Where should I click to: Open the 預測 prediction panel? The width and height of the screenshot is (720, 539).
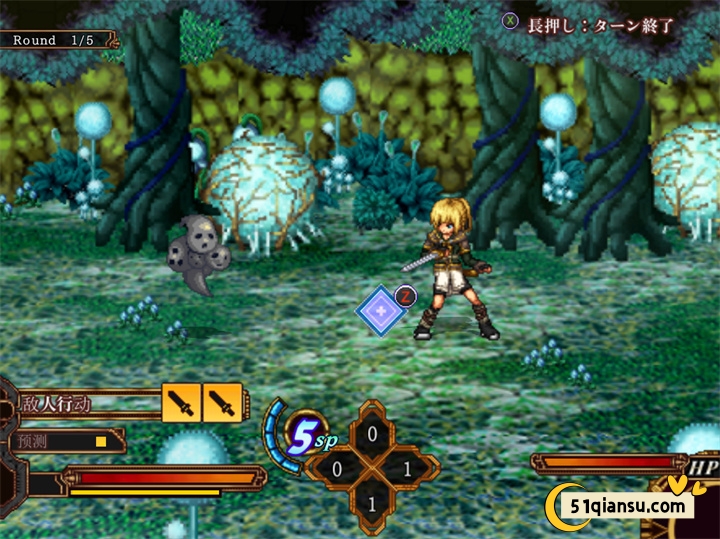point(62,440)
